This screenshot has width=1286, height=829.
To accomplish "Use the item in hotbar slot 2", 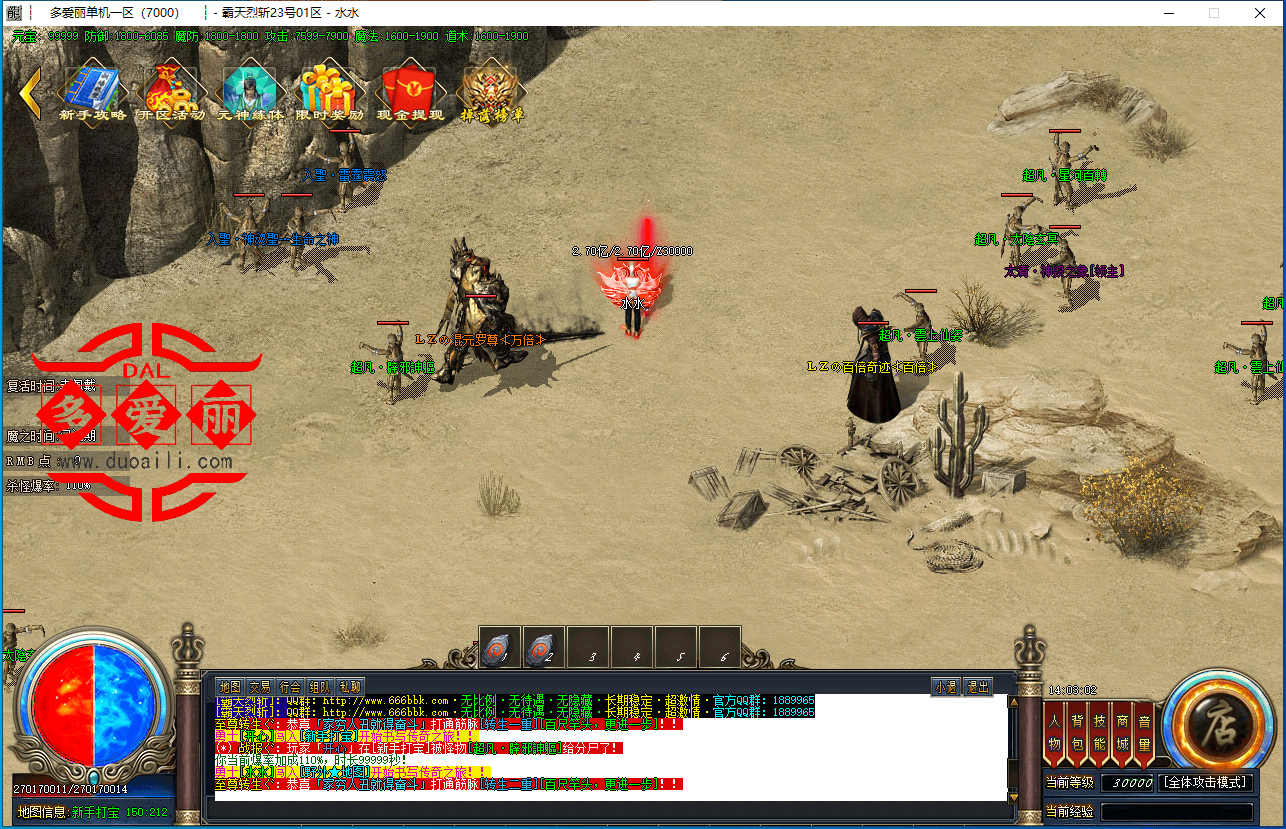I will point(544,648).
